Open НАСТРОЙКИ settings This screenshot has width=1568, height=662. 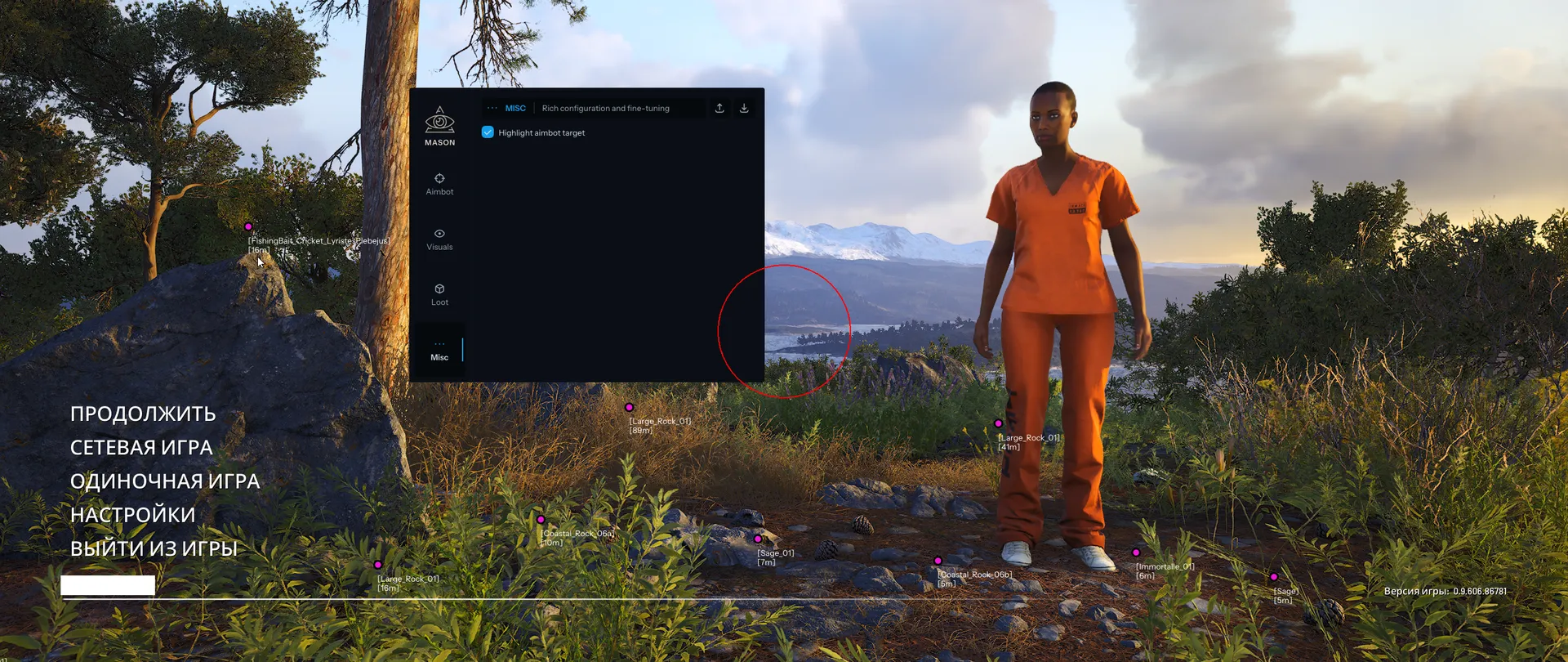click(x=133, y=514)
